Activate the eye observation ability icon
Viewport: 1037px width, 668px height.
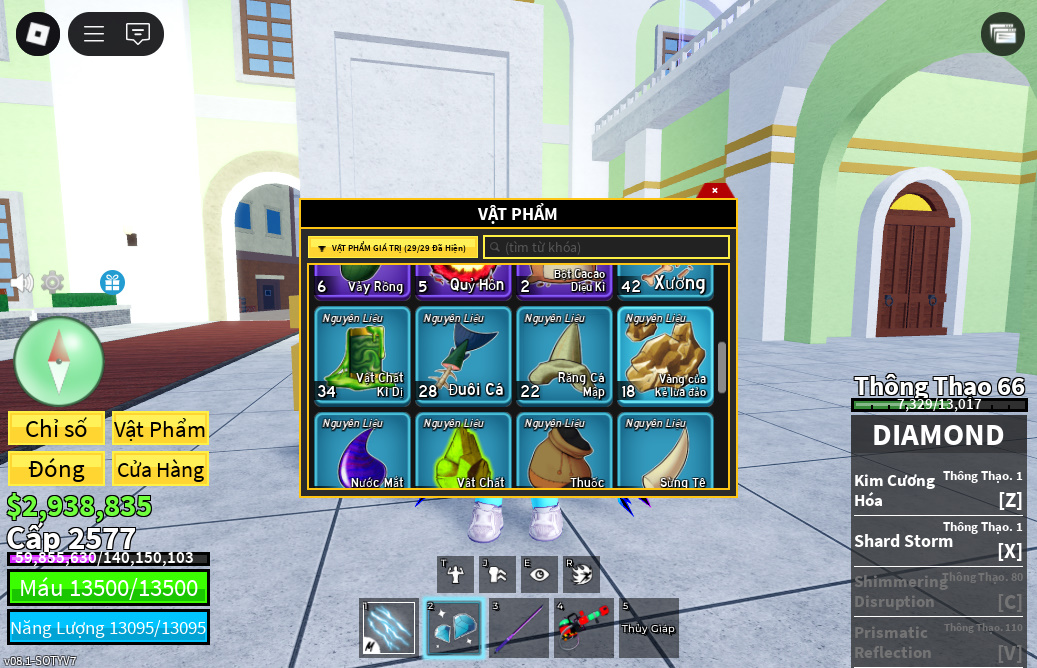[x=539, y=575]
